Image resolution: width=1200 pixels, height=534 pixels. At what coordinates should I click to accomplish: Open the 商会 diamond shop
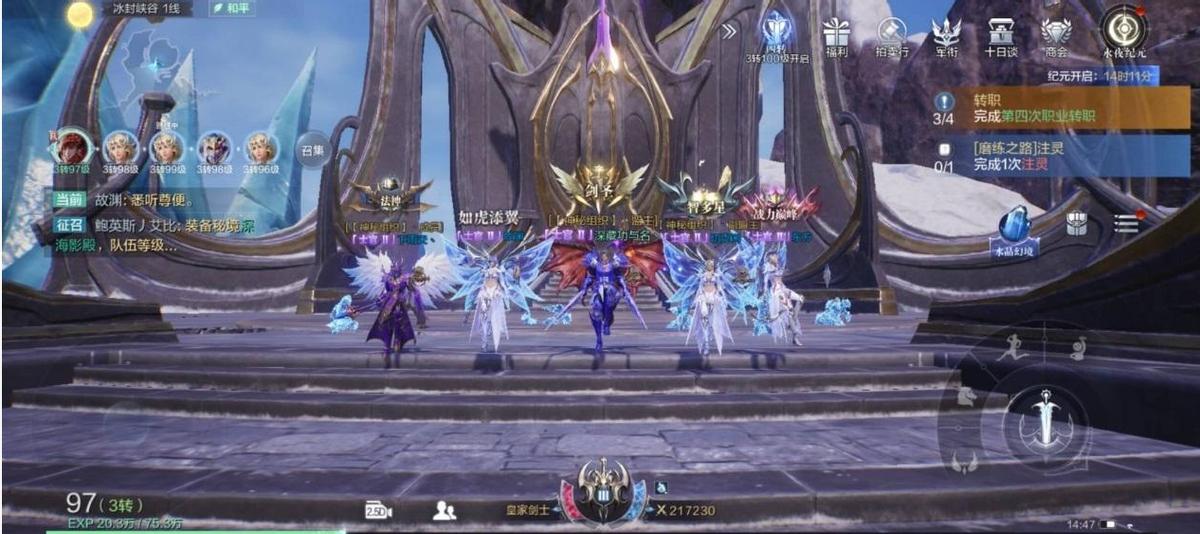(1055, 36)
